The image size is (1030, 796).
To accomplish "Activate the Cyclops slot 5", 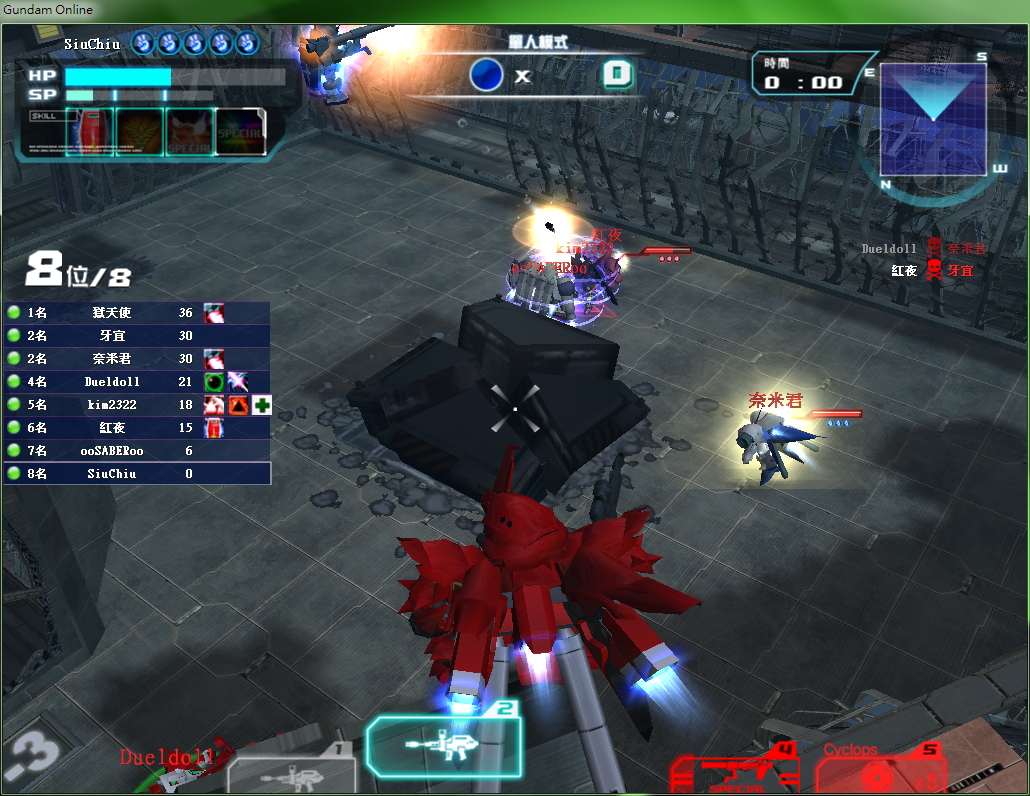I will coord(882,772).
